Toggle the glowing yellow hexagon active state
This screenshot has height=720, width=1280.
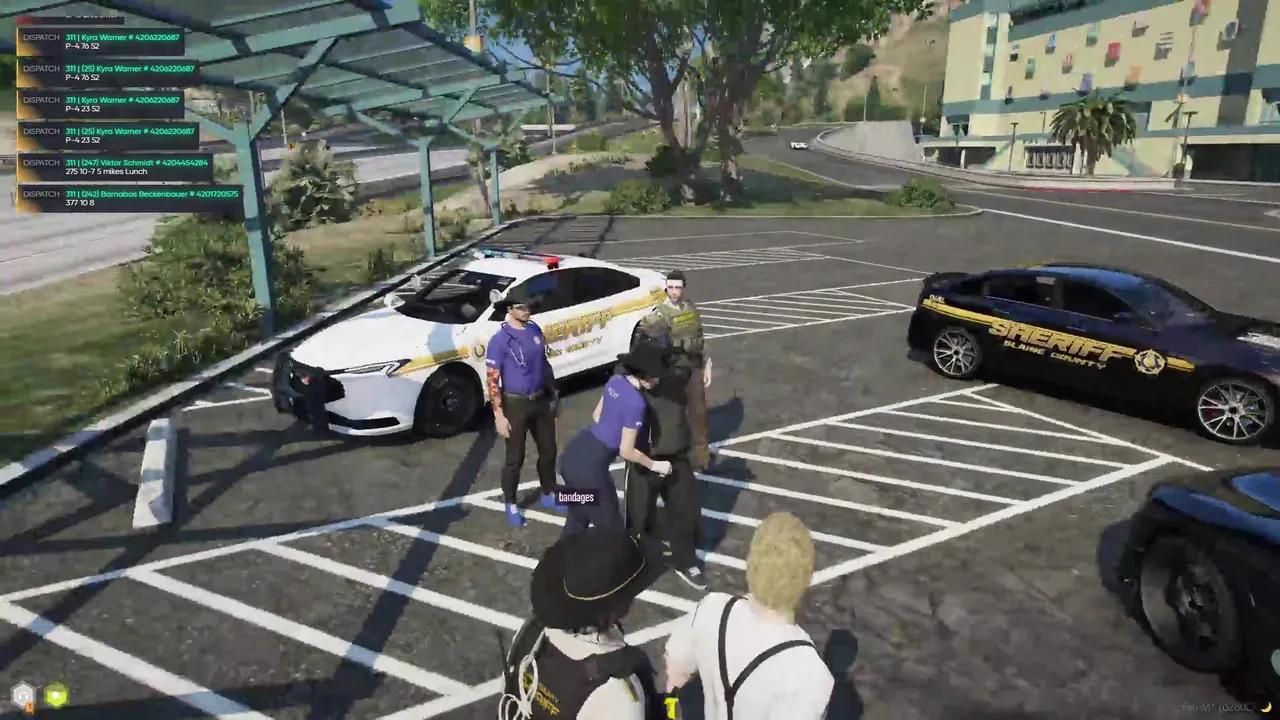click(56, 695)
